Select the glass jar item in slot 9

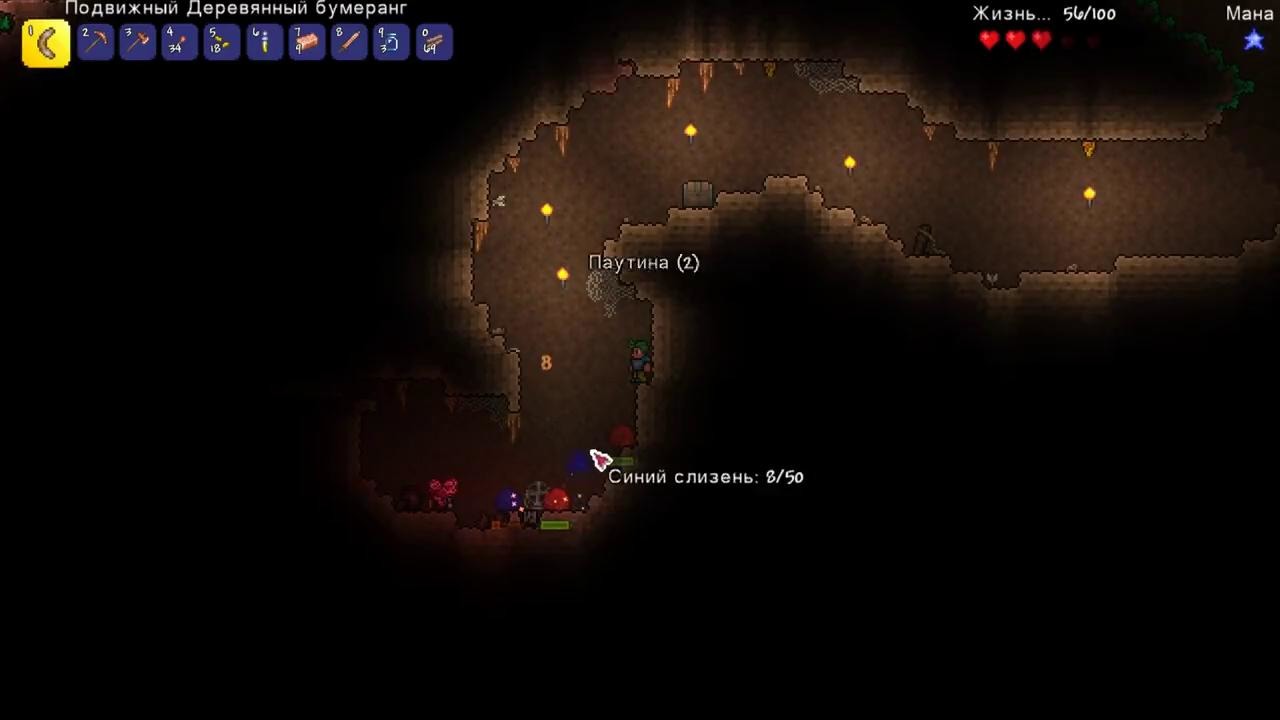pyautogui.click(x=391, y=43)
